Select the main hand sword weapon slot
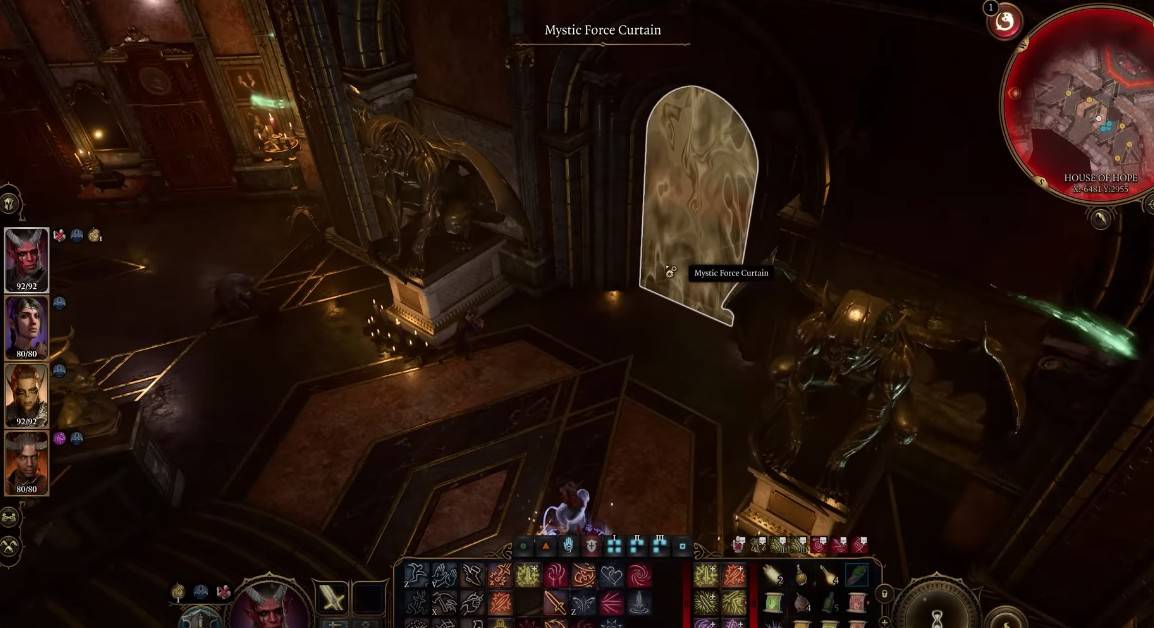The image size is (1154, 628). pyautogui.click(x=332, y=598)
